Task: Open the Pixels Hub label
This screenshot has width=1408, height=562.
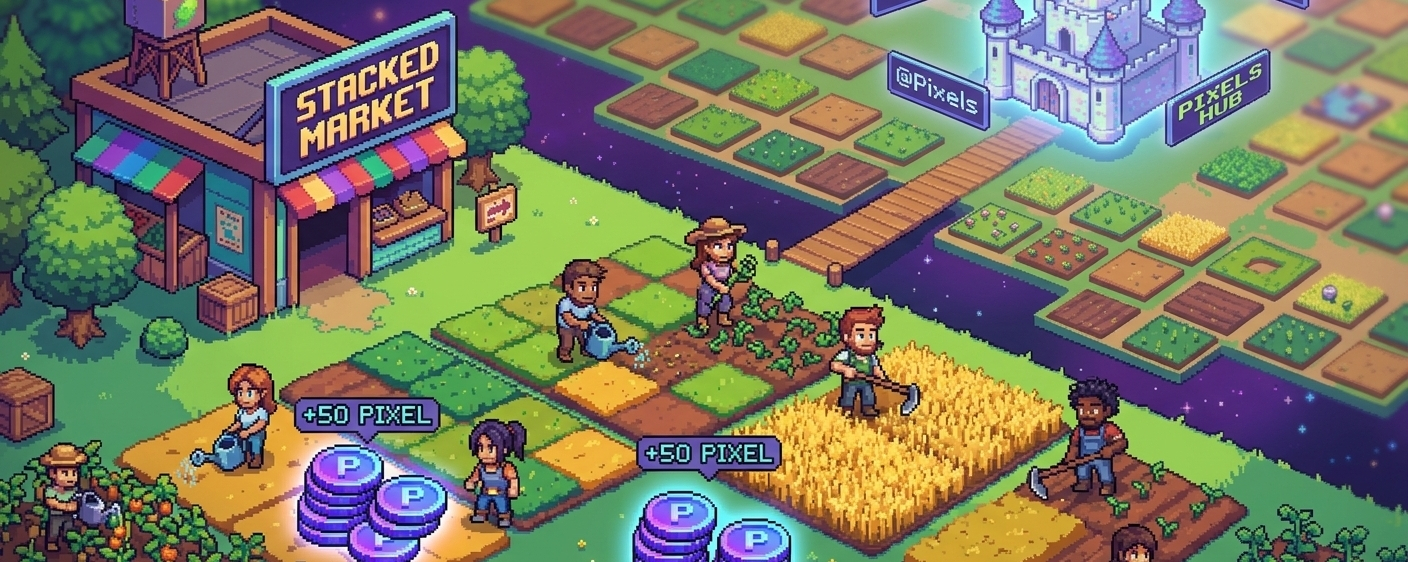Action: point(1218,100)
